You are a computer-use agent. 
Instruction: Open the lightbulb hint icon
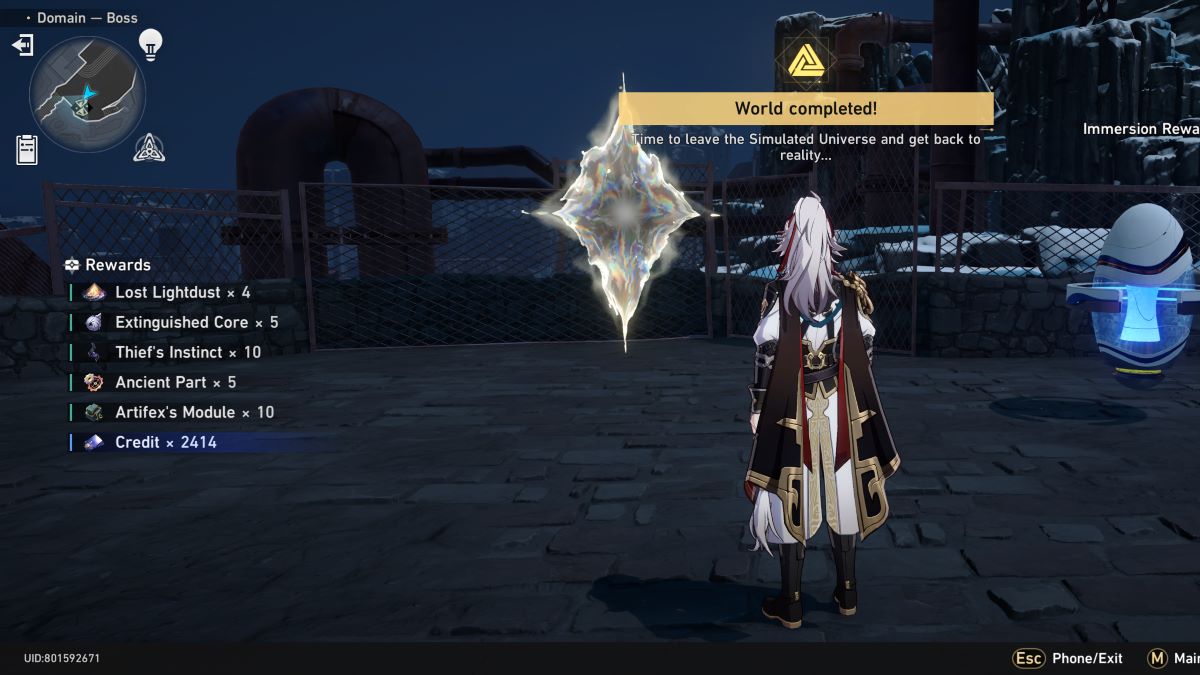point(150,44)
